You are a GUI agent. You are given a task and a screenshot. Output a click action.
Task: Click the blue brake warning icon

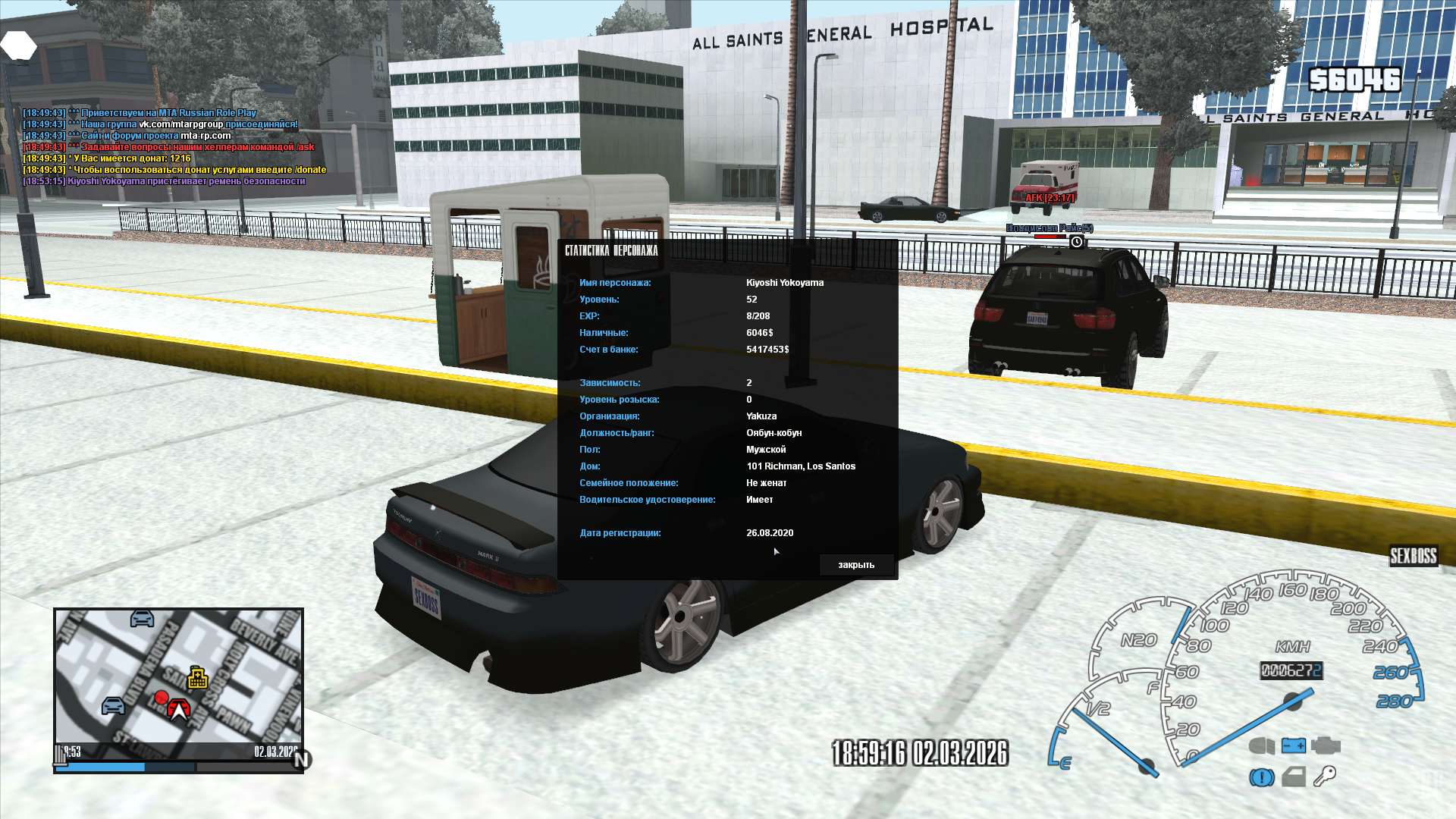coord(1262,777)
